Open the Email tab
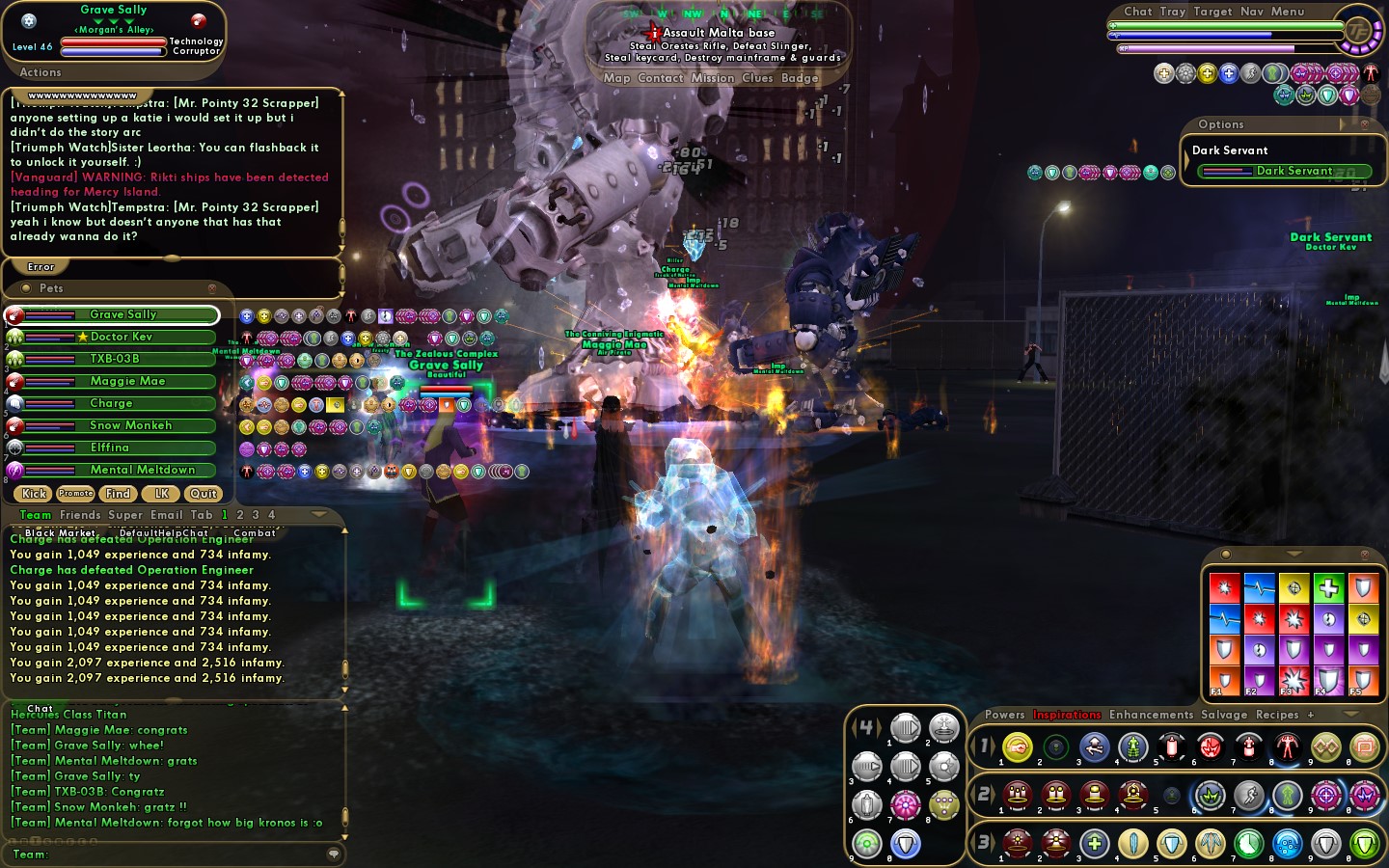This screenshot has height=868, width=1389. 166,515
